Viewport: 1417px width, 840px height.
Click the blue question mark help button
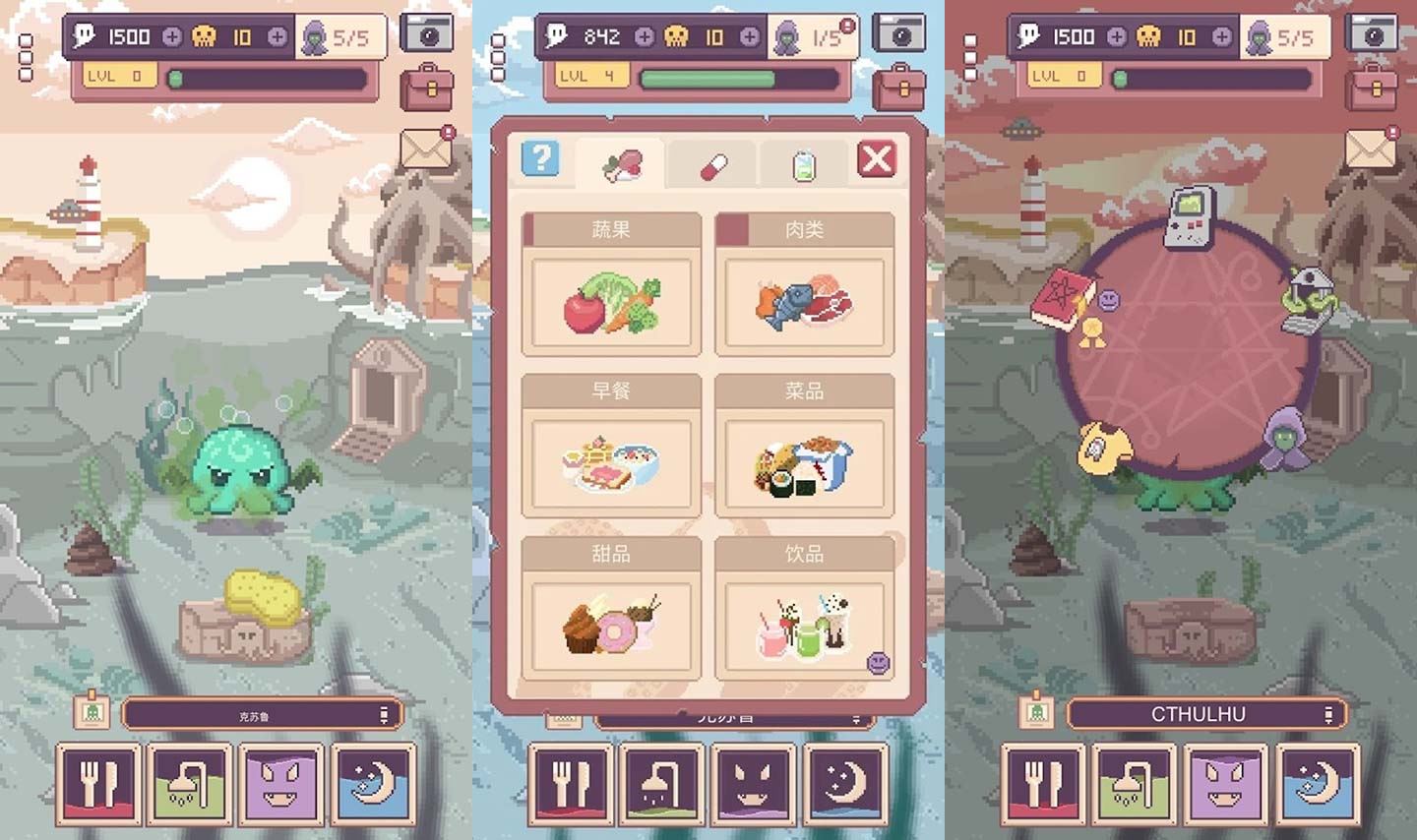pos(540,158)
